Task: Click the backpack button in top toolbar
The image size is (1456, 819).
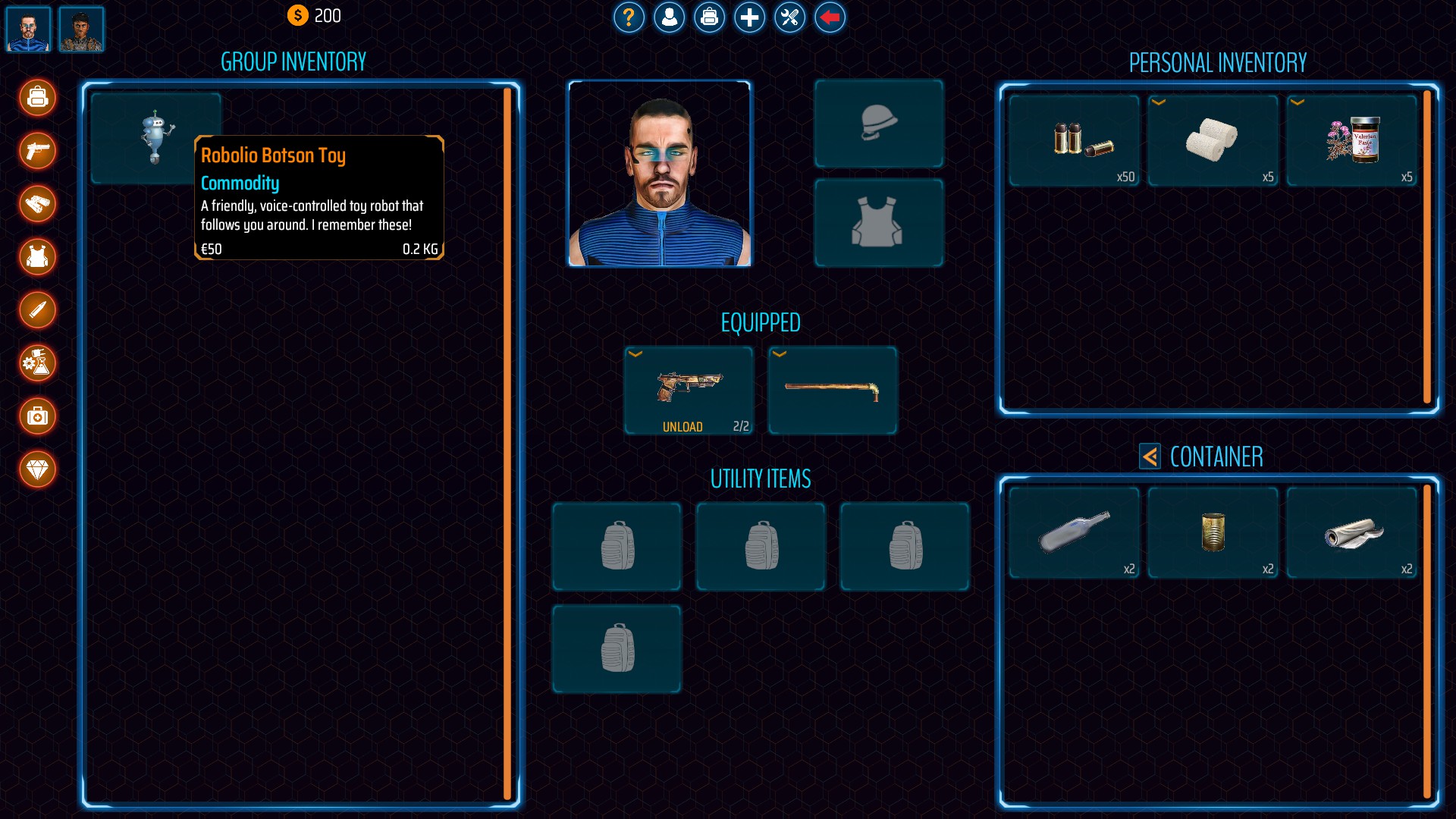Action: [709, 17]
